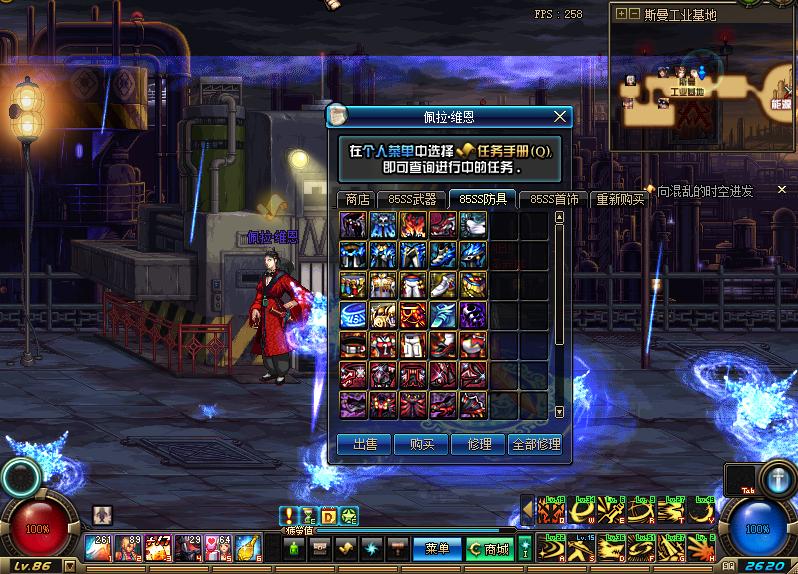Viewport: 798px width, 574px height.
Task: Switch to the 85SS首饰 tab
Action: point(554,199)
